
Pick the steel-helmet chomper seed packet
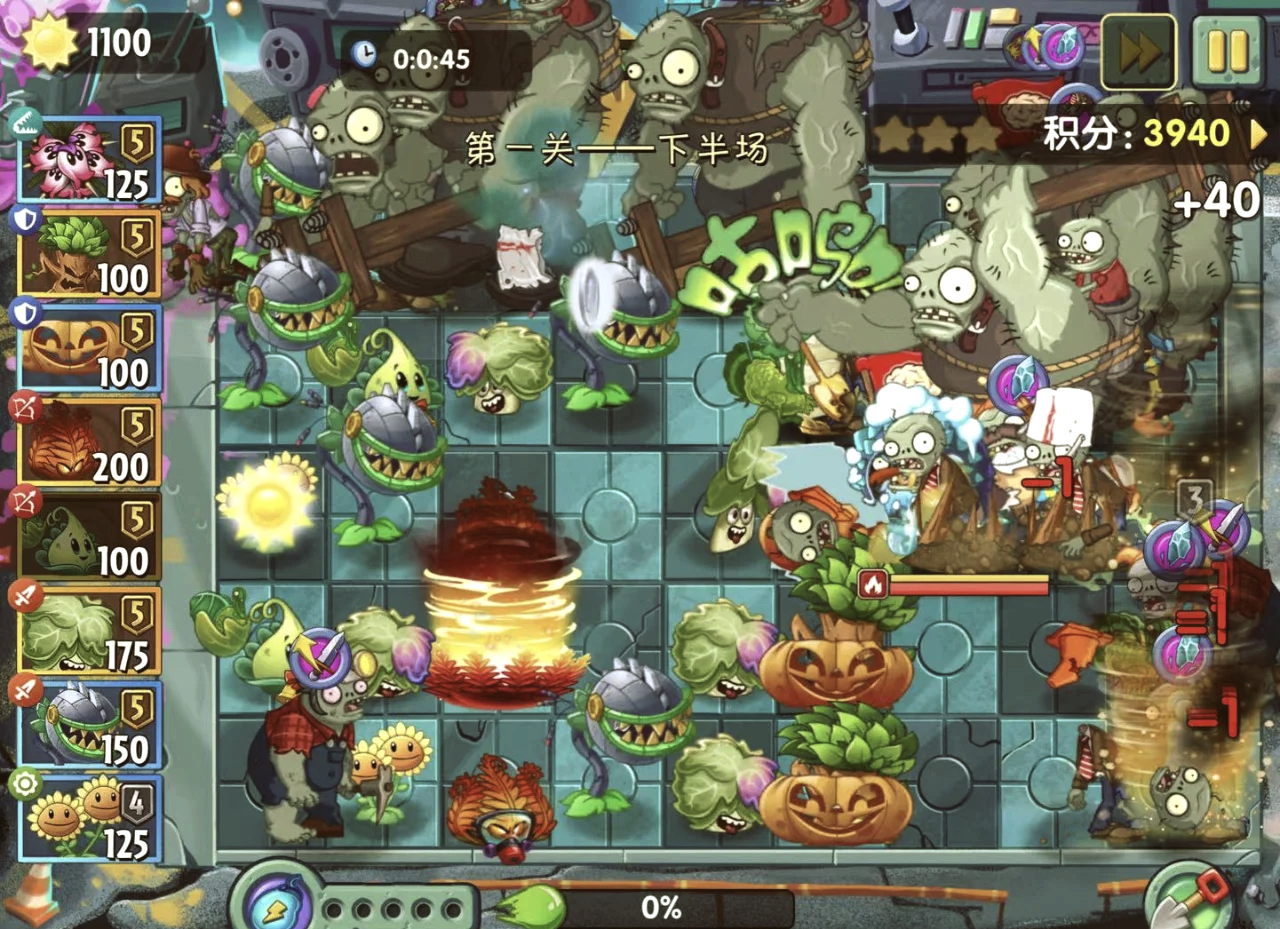(x=90, y=724)
